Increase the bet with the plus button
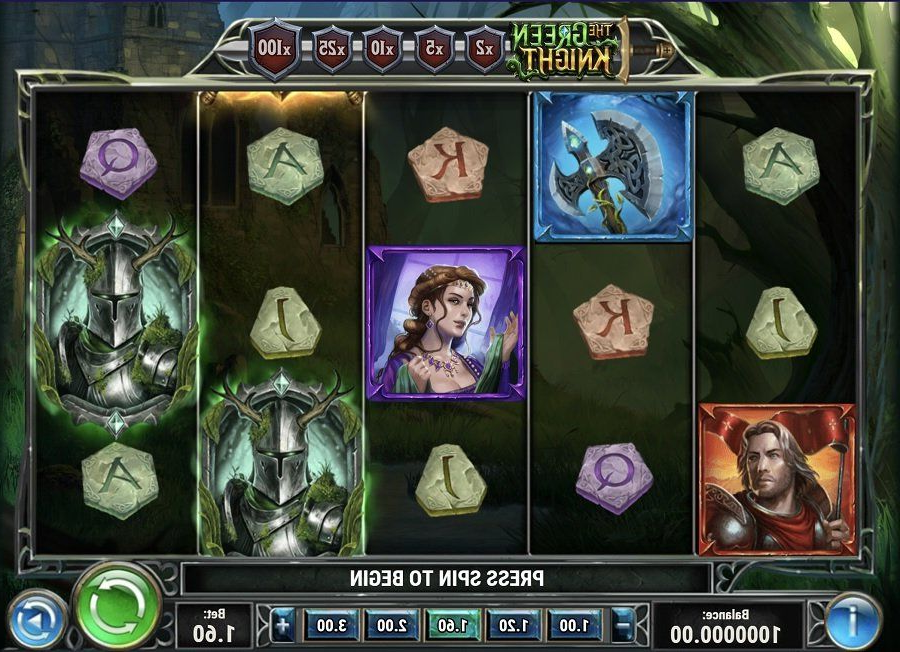900x652 pixels. point(283,627)
